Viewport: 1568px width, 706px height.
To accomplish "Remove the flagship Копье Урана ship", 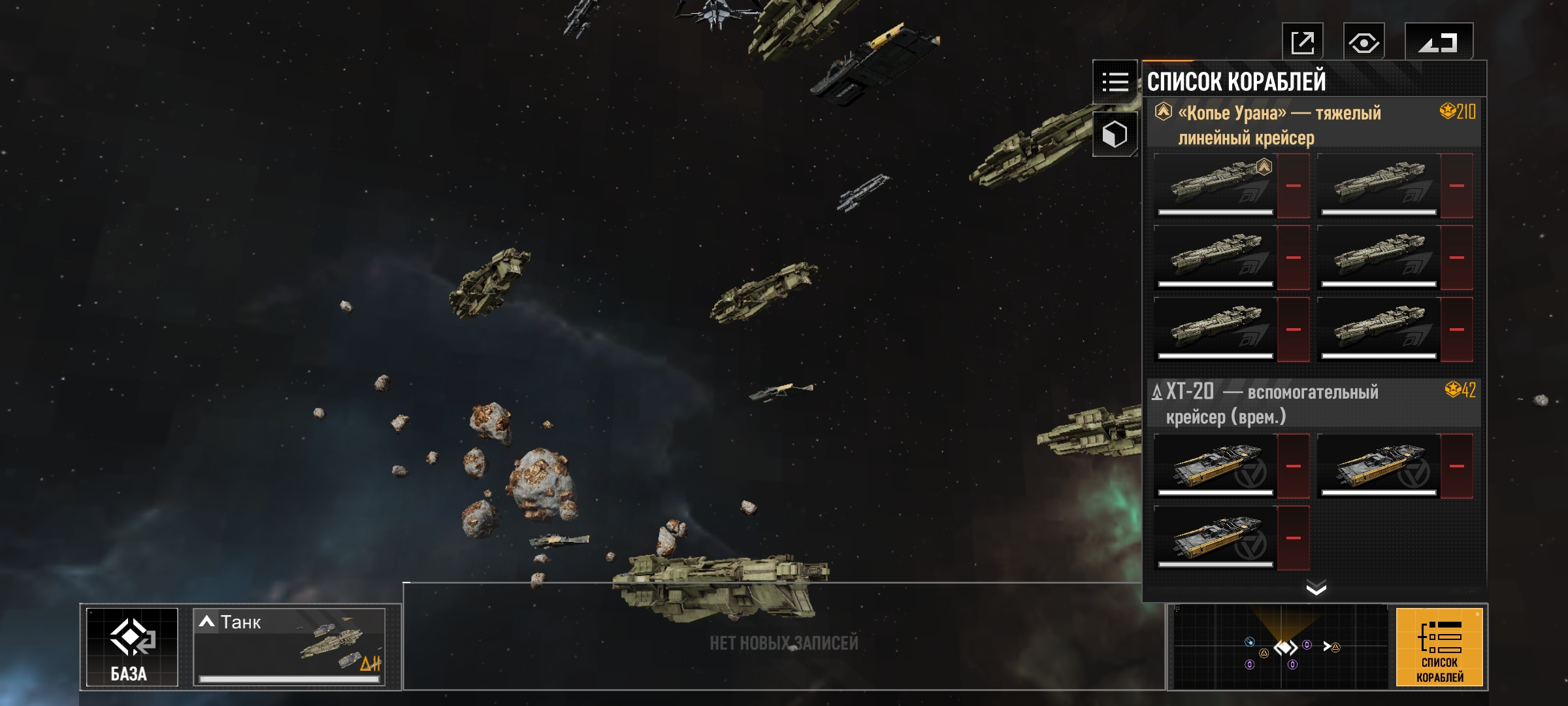I will point(1294,186).
